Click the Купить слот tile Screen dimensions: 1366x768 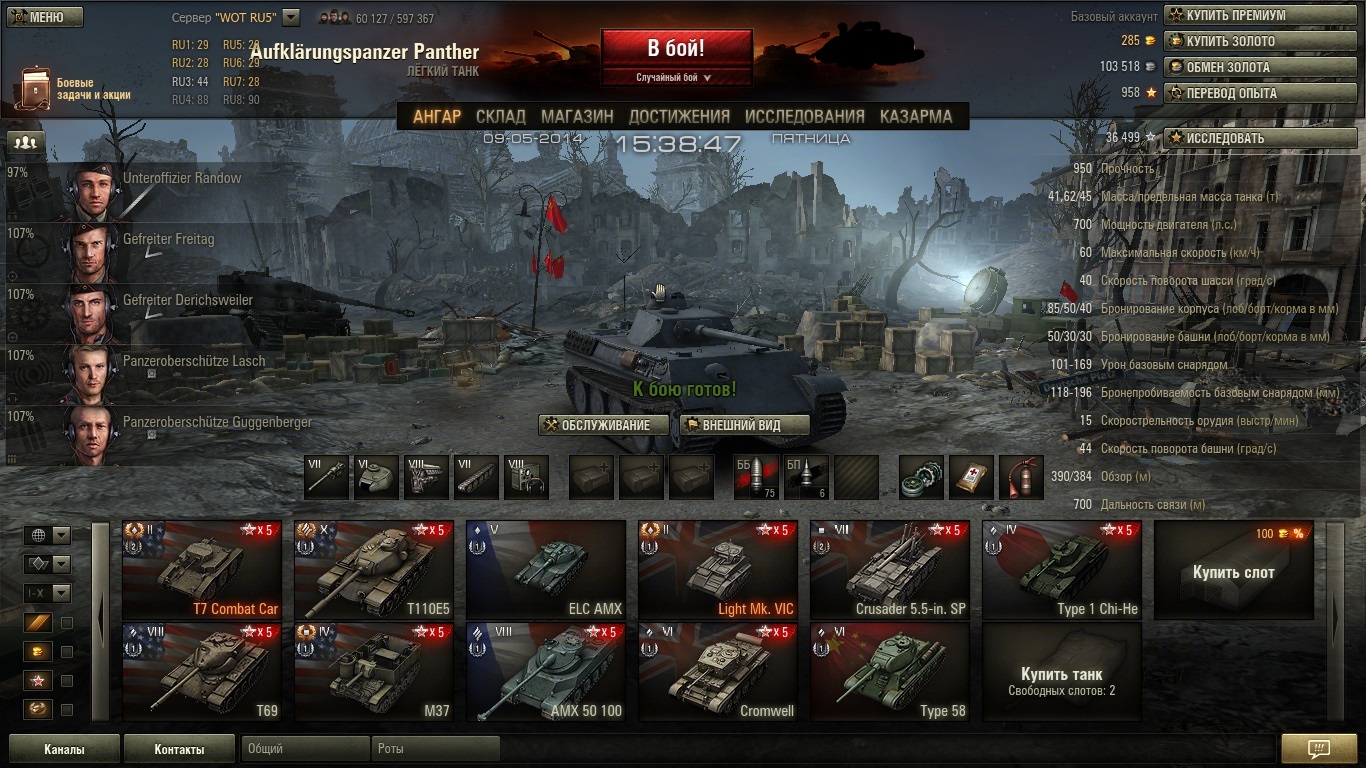point(1234,571)
